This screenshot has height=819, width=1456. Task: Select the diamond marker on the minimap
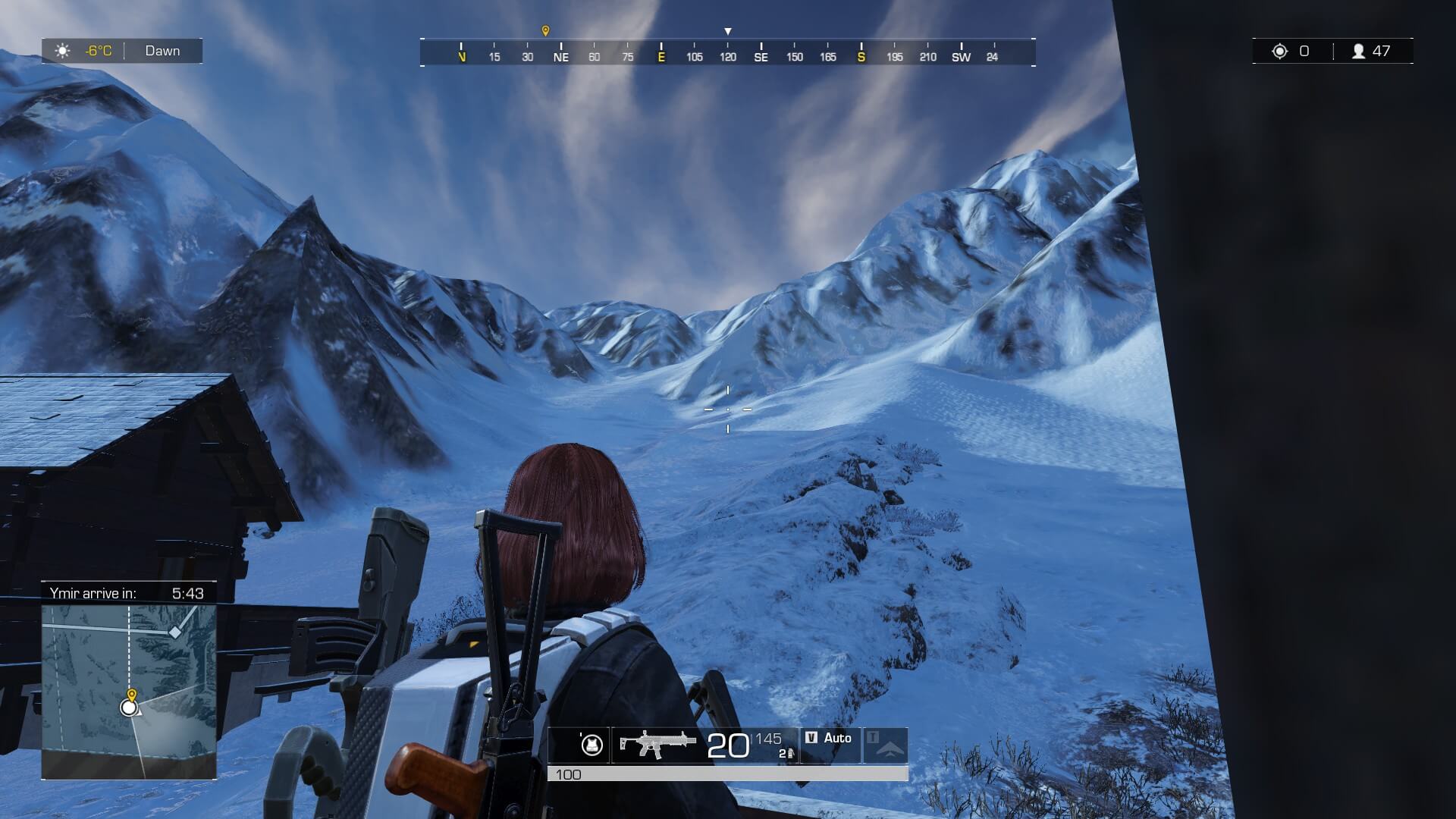click(175, 632)
